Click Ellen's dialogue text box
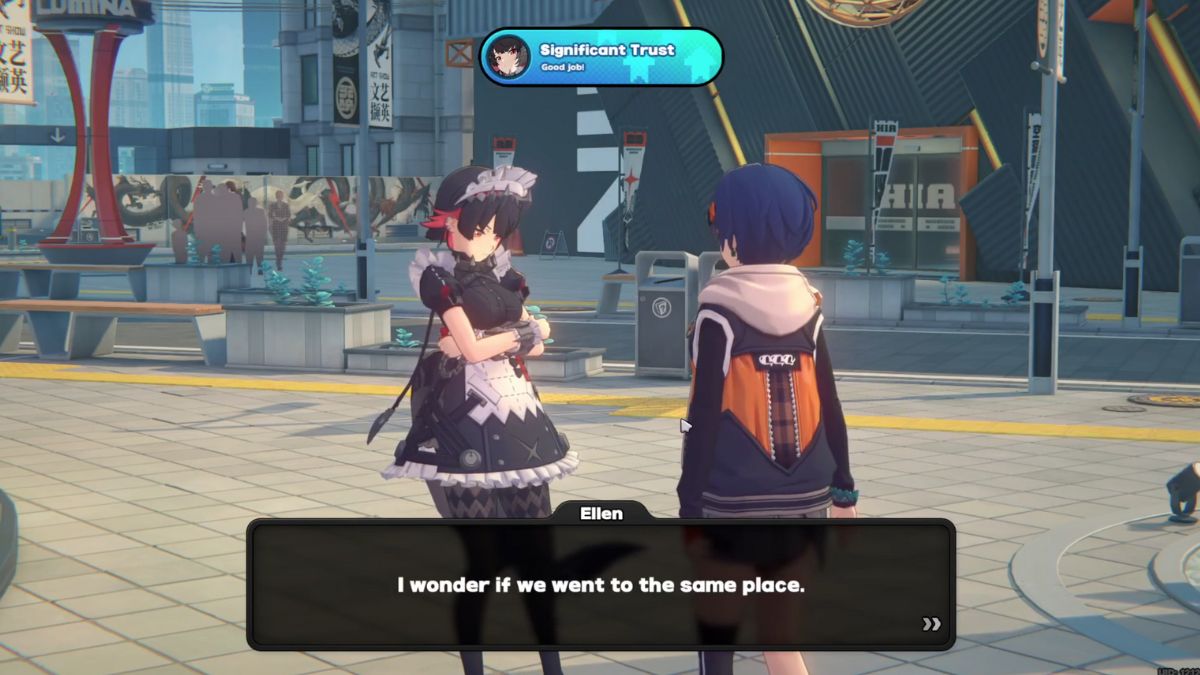Image resolution: width=1200 pixels, height=675 pixels. 600,585
